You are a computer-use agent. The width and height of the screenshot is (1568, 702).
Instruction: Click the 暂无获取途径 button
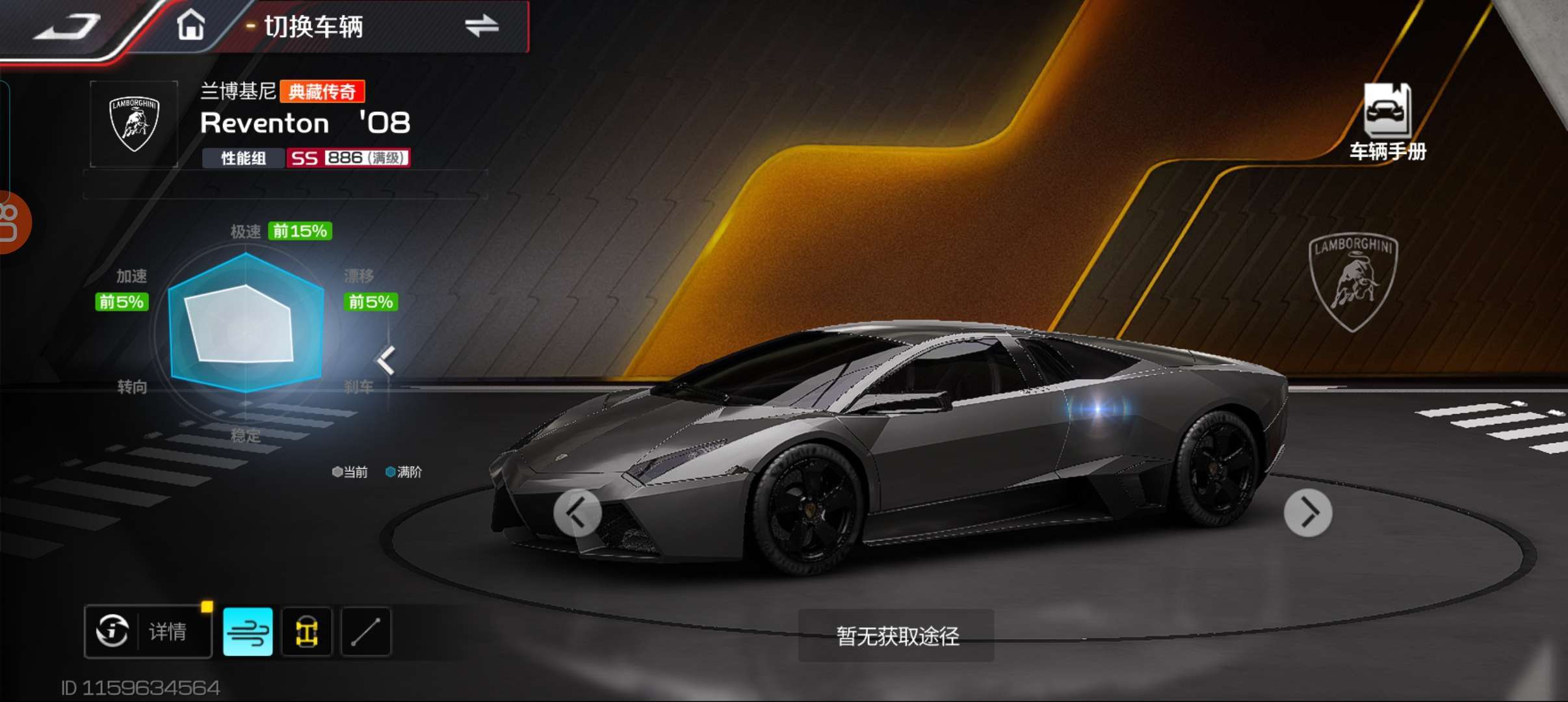pyautogui.click(x=896, y=636)
